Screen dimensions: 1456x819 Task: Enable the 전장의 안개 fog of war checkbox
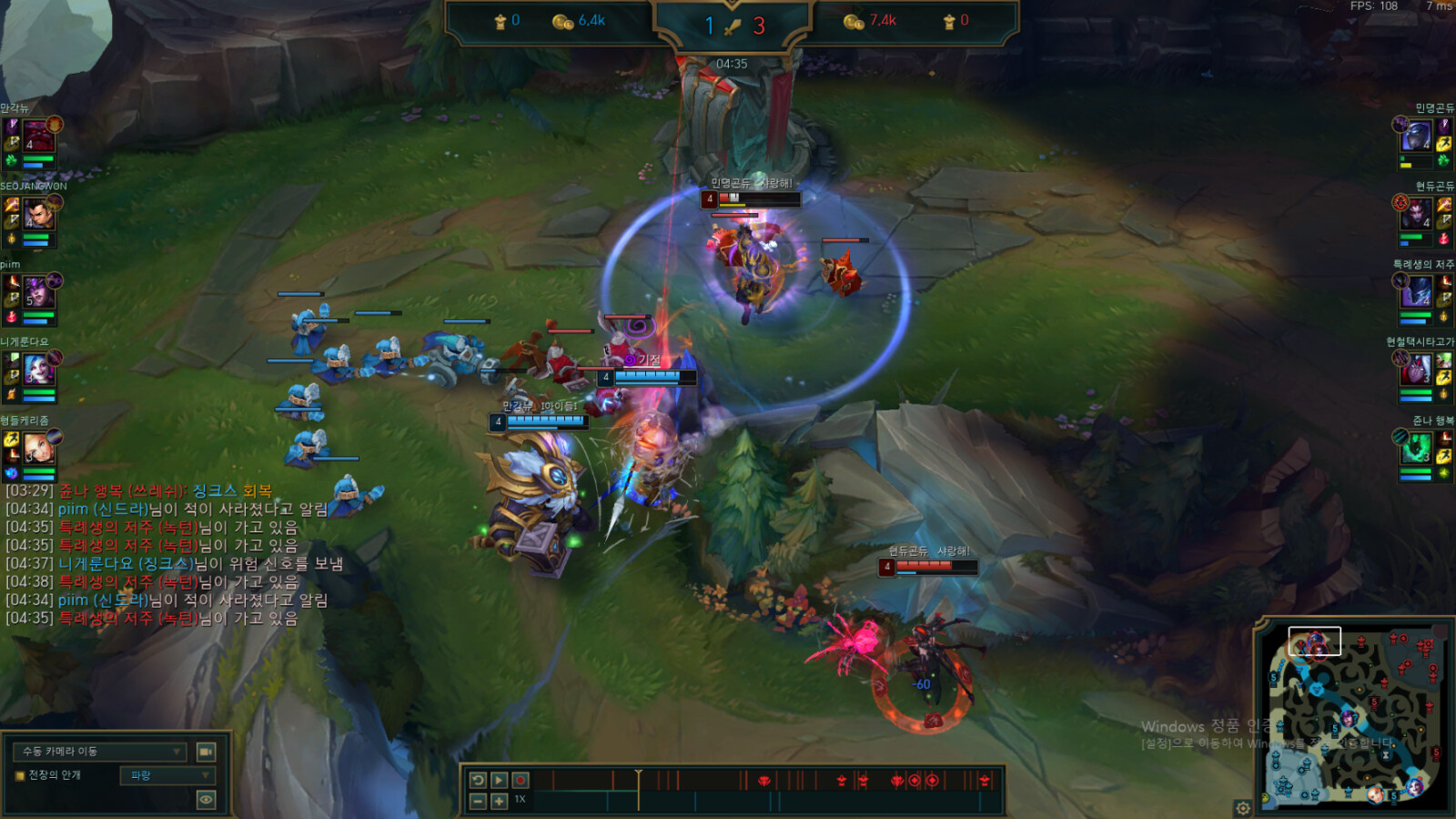pyautogui.click(x=19, y=774)
